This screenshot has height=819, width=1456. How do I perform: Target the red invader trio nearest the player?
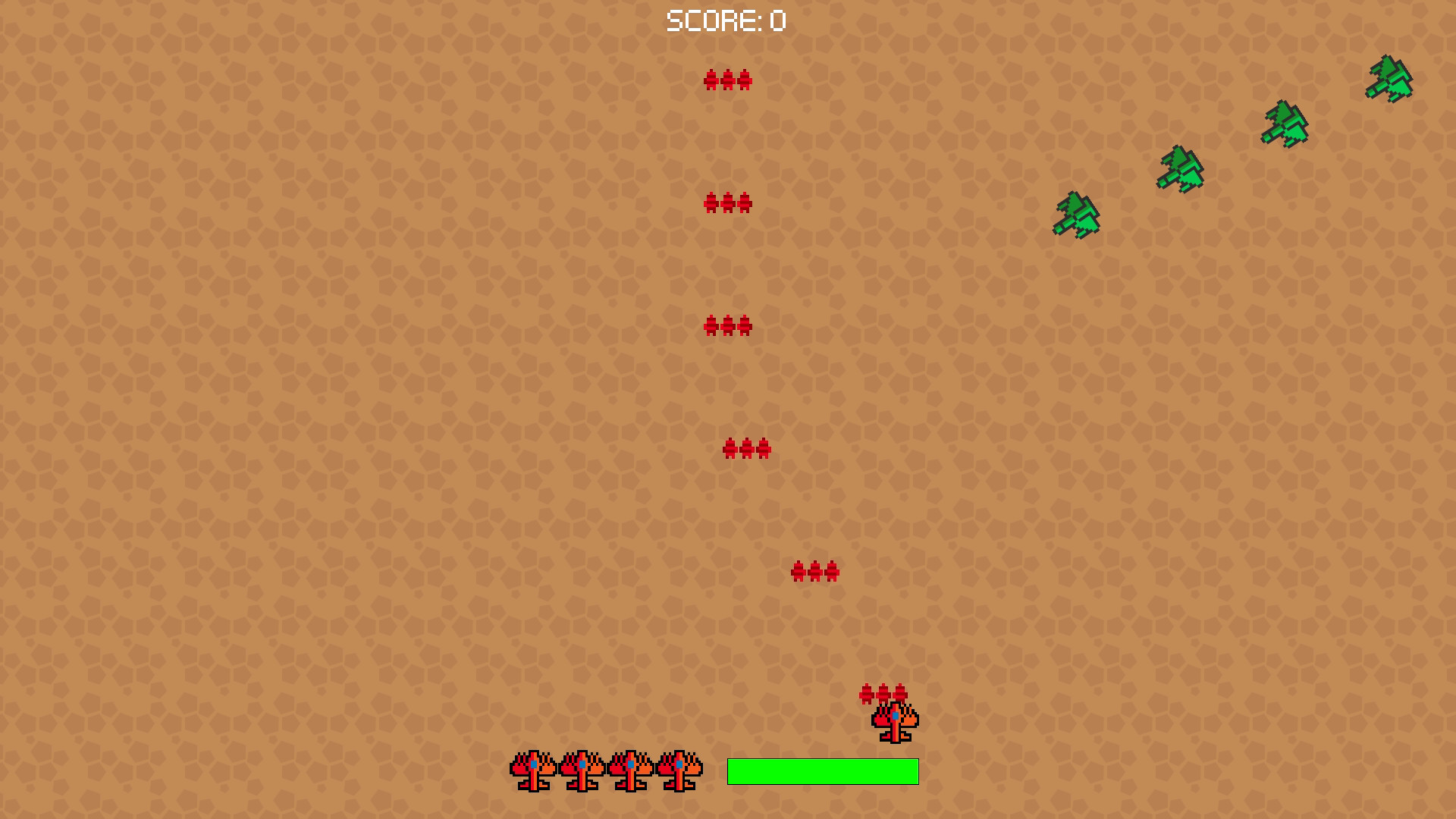(x=883, y=692)
